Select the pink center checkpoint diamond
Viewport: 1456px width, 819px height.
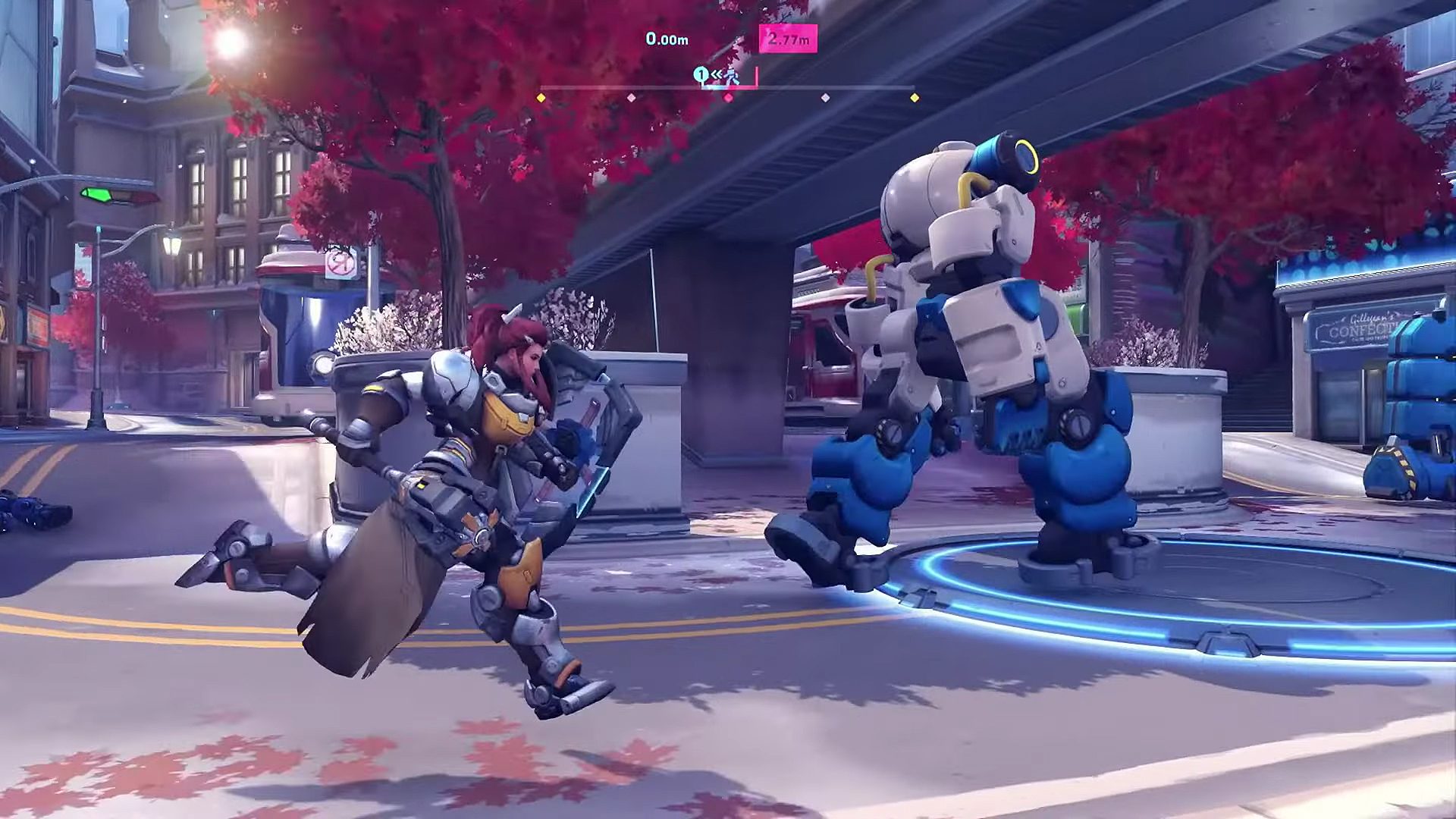(x=729, y=98)
